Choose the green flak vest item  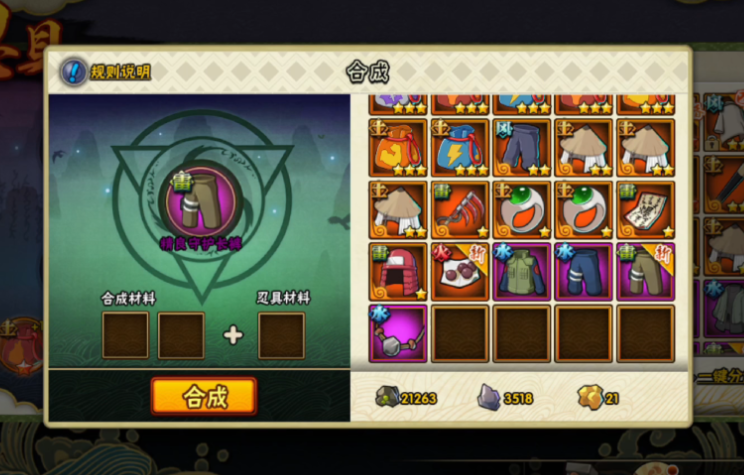tap(522, 272)
